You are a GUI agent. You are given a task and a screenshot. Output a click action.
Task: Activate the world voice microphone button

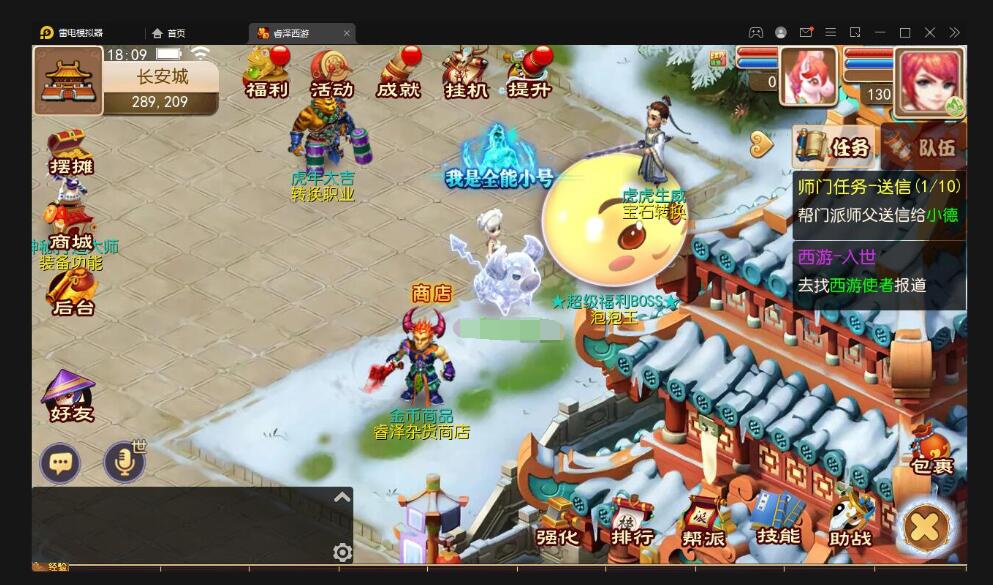point(124,463)
